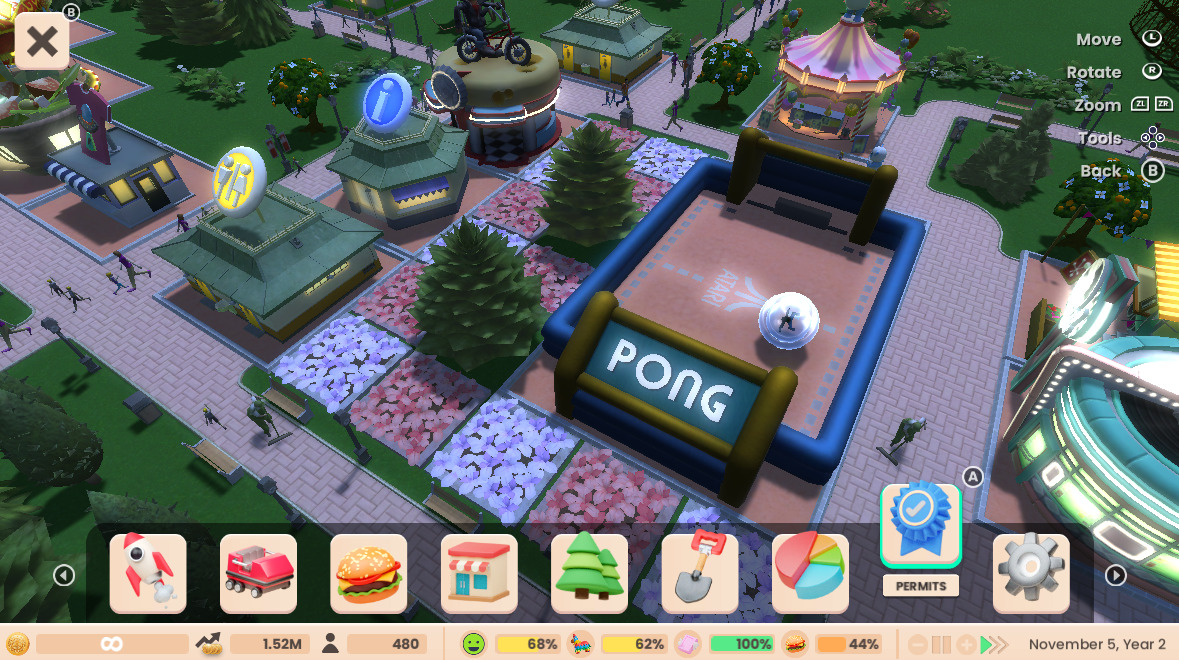Close the menu with the X button
This screenshot has width=1179, height=660.
point(42,42)
